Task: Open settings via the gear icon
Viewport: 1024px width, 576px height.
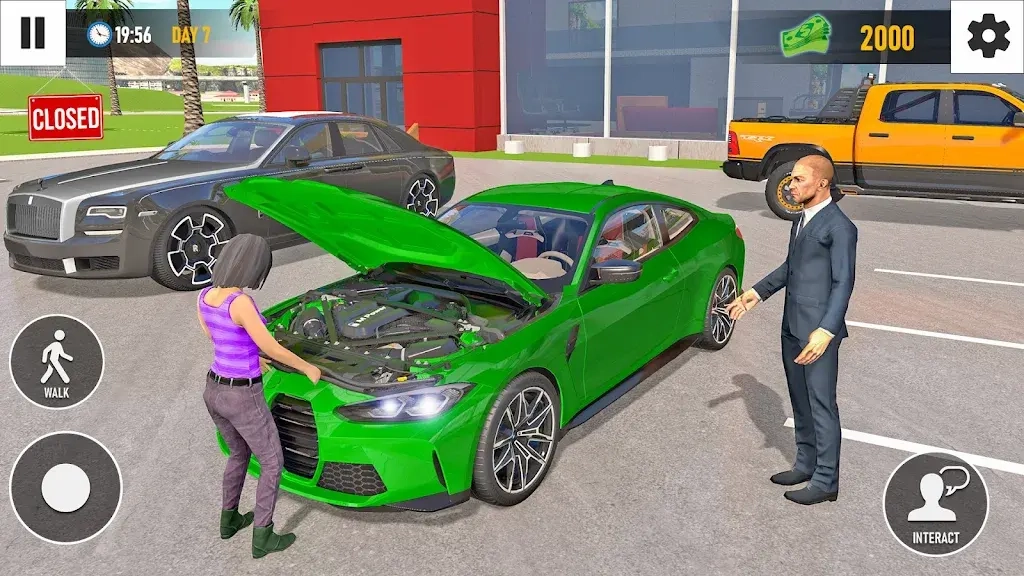Action: click(x=985, y=36)
